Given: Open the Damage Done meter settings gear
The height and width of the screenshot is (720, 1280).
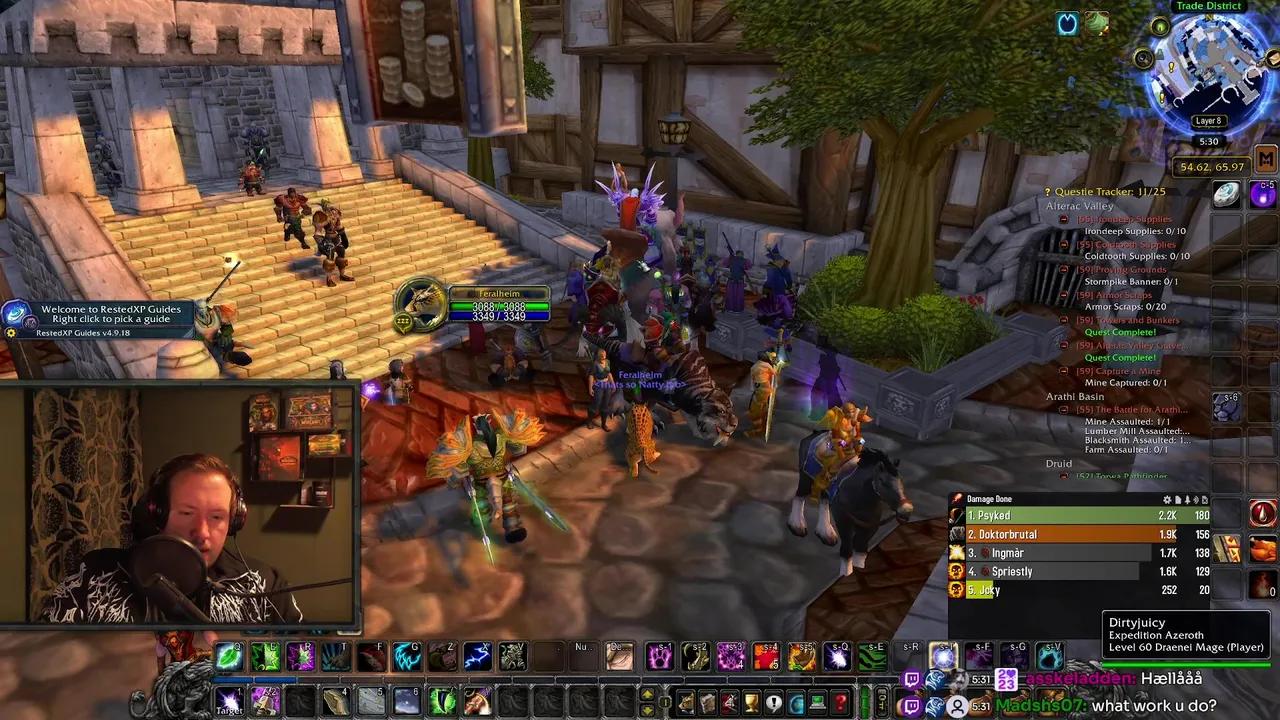Looking at the screenshot, I should coord(1166,499).
